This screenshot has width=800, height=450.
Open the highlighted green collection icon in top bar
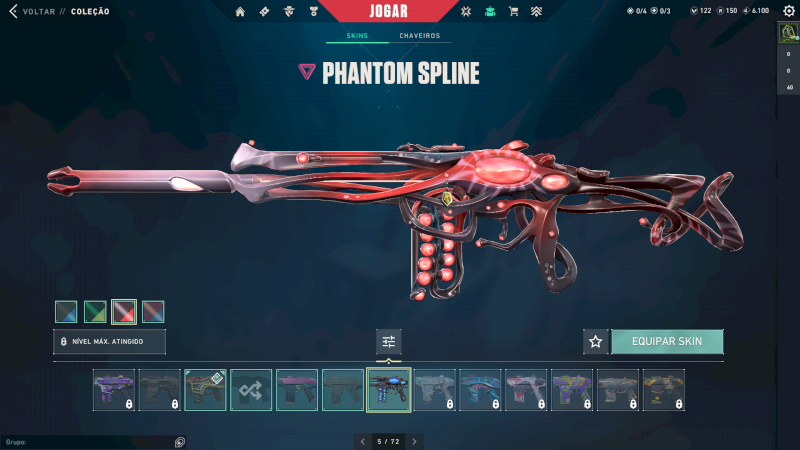[x=489, y=12]
